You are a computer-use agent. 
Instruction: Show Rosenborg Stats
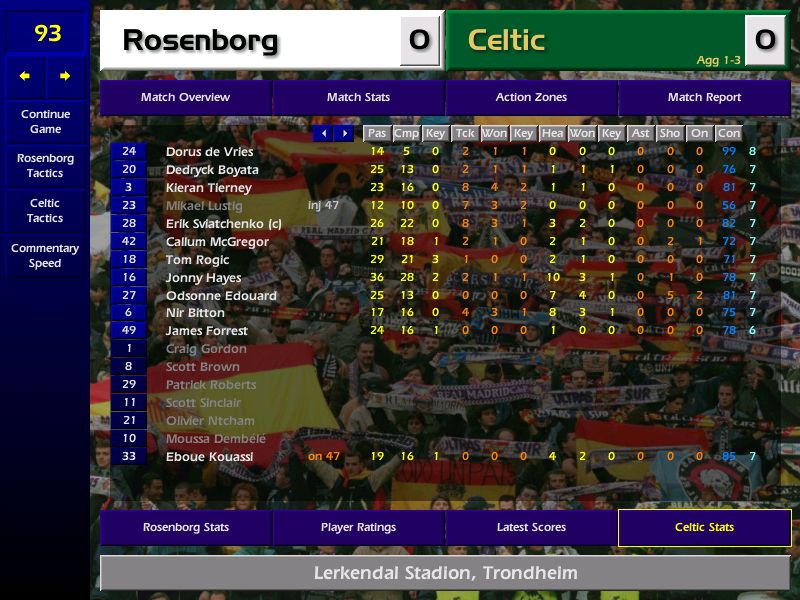pos(185,527)
